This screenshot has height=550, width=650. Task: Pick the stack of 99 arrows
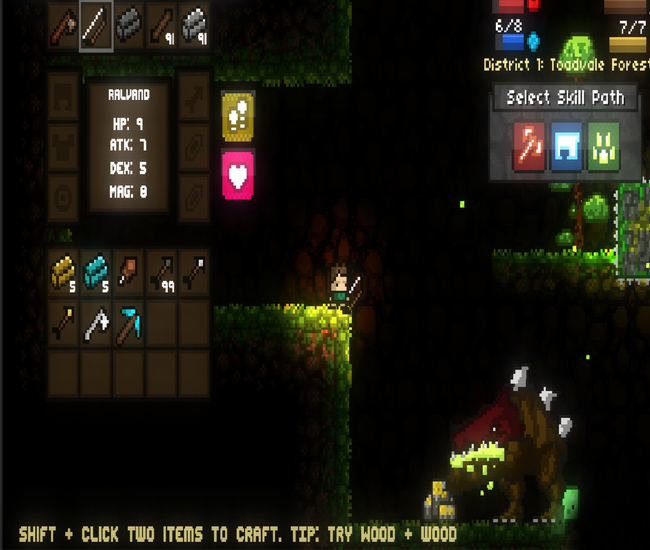pyautogui.click(x=161, y=271)
